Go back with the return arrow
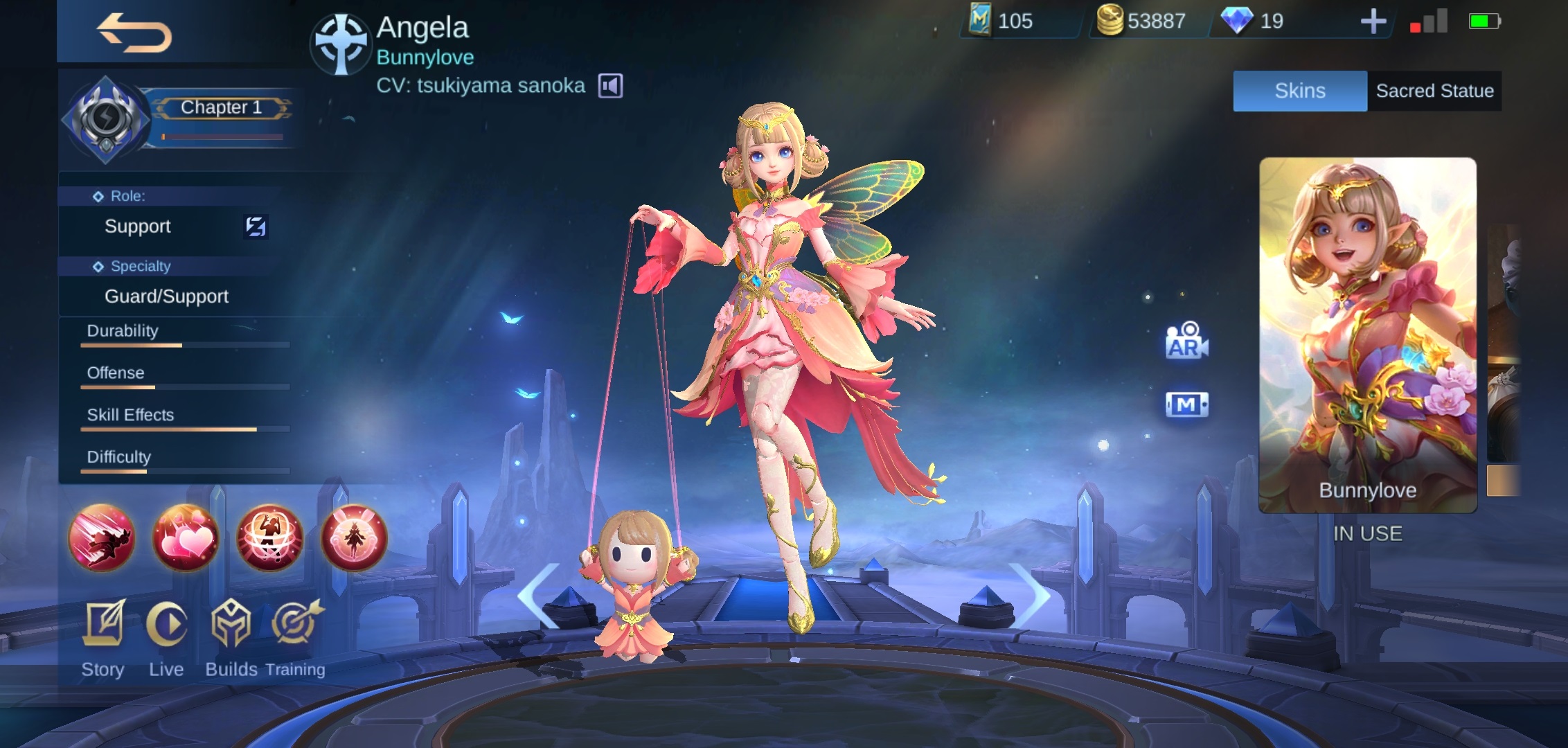Screen dimensions: 1568x748 pyautogui.click(x=134, y=33)
